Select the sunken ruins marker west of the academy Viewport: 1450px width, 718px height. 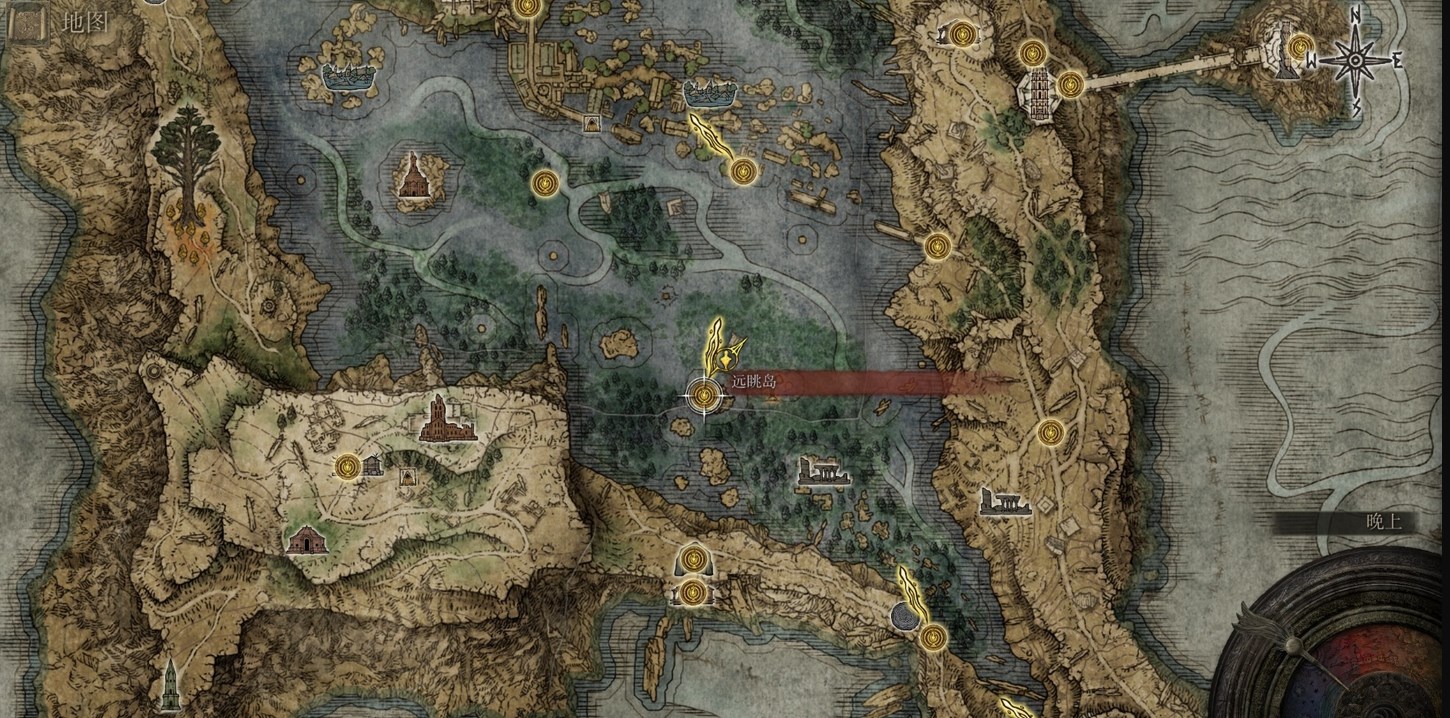click(x=349, y=75)
